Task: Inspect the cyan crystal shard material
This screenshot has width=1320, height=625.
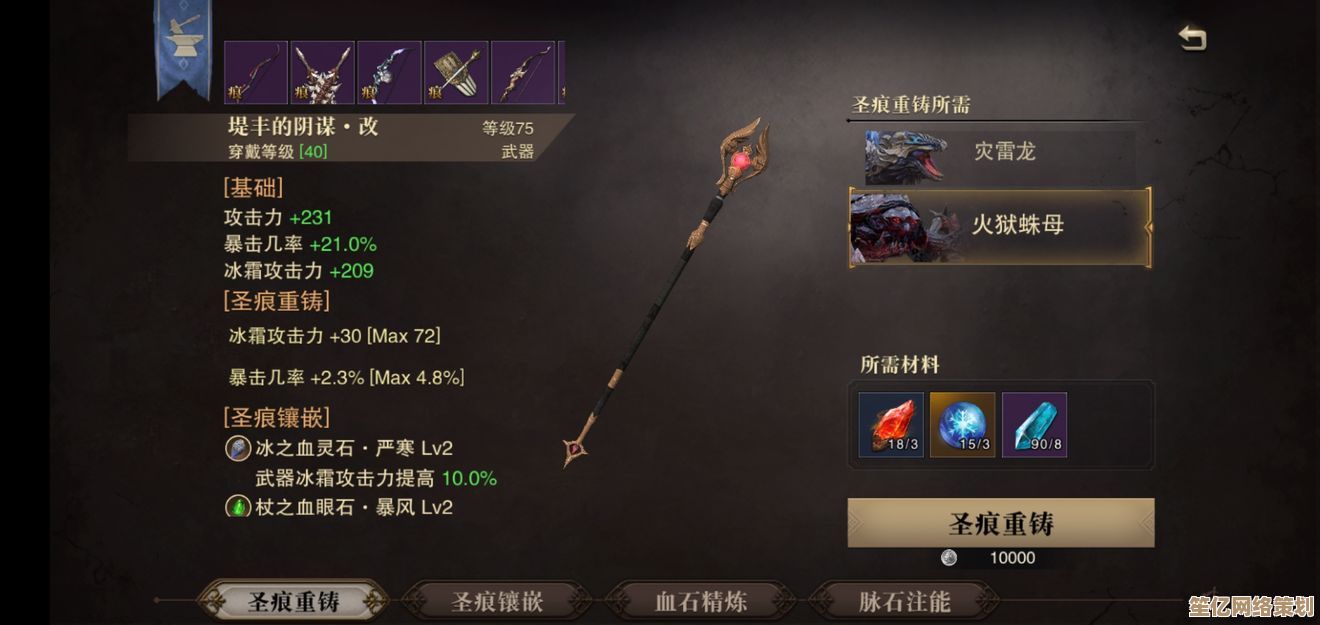Action: pyautogui.click(x=1034, y=425)
